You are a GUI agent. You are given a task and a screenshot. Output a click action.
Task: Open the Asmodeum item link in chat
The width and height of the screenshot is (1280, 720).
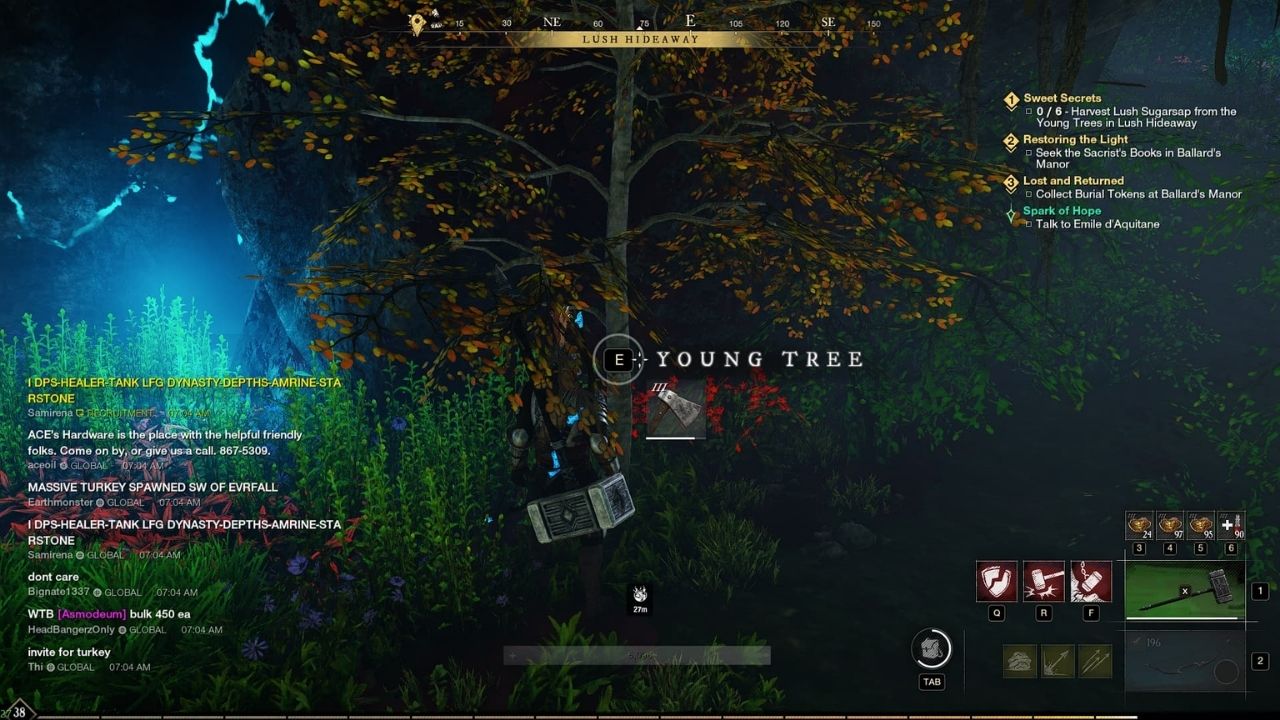coord(91,613)
